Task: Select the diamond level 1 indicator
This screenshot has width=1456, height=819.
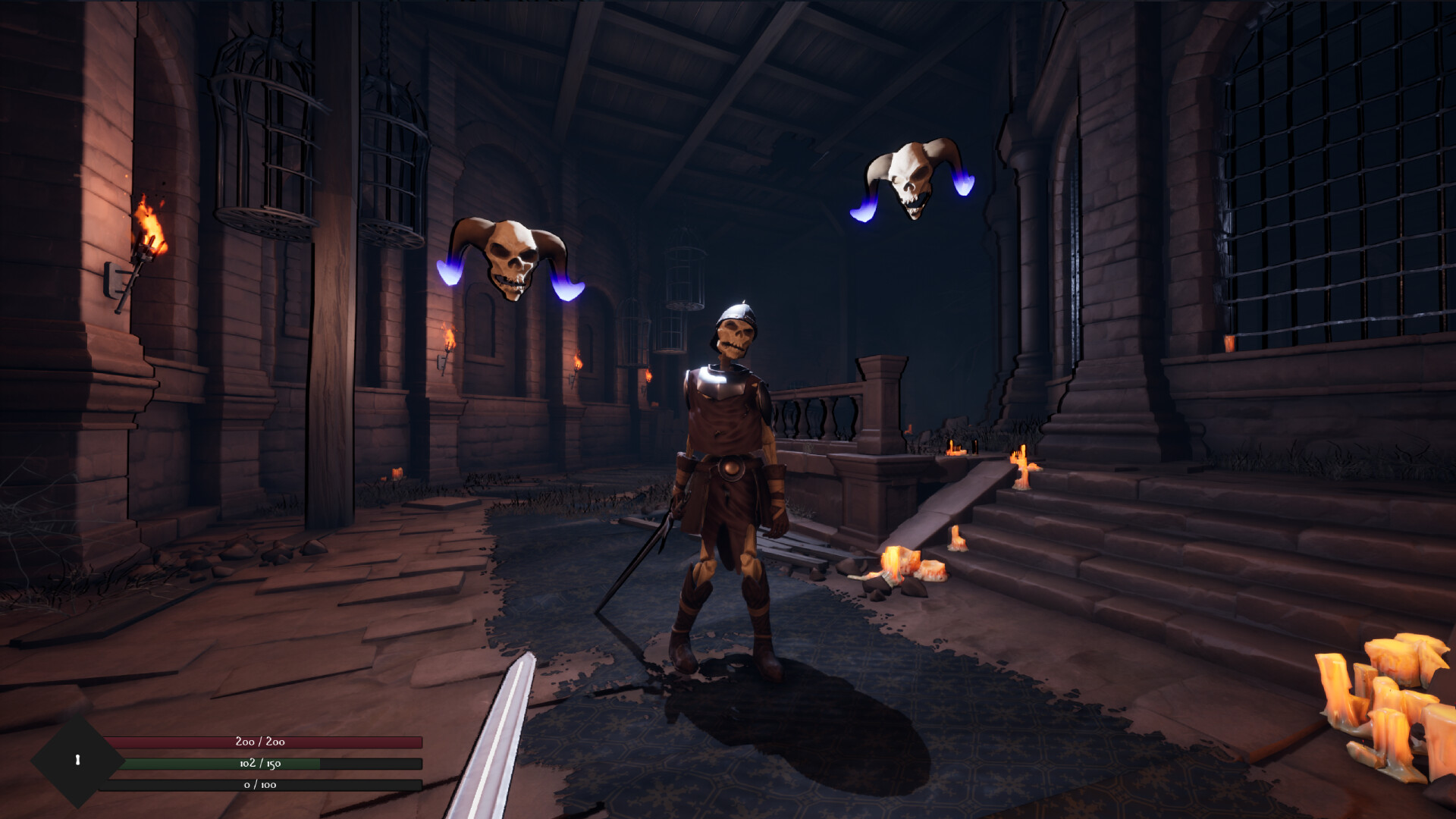Action: pos(76,761)
